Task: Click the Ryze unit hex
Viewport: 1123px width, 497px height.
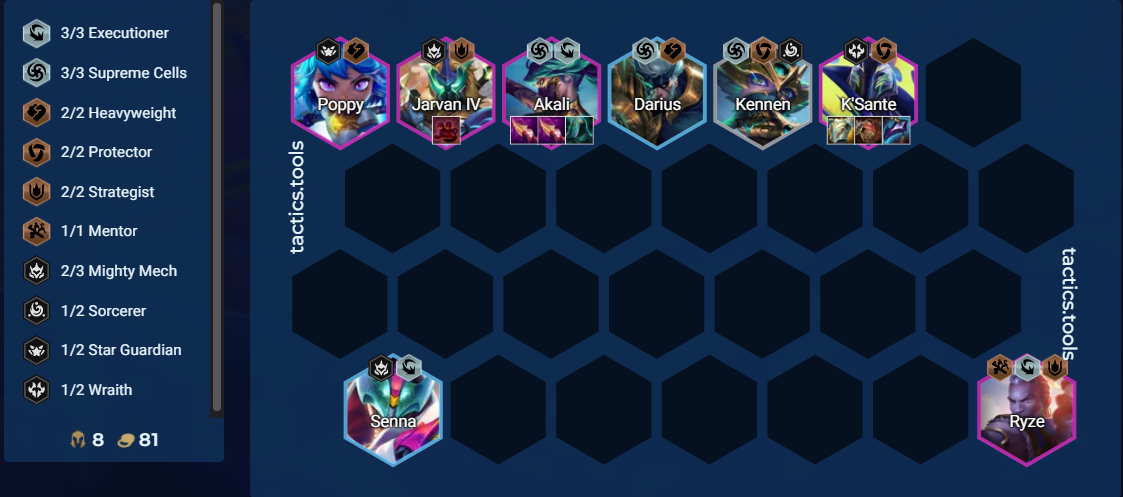Action: pos(1026,411)
